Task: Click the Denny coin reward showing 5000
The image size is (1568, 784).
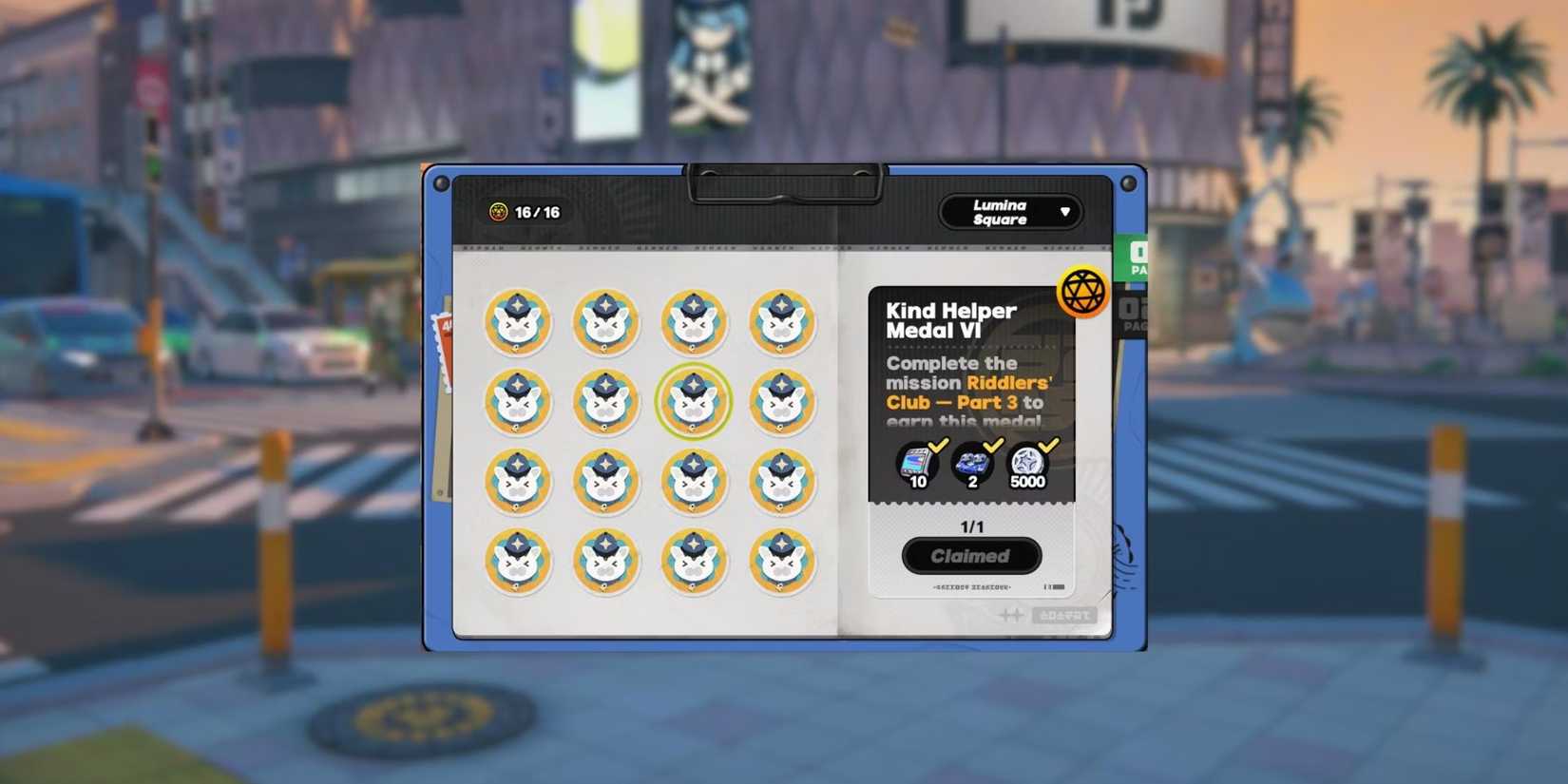Action: (x=1029, y=463)
